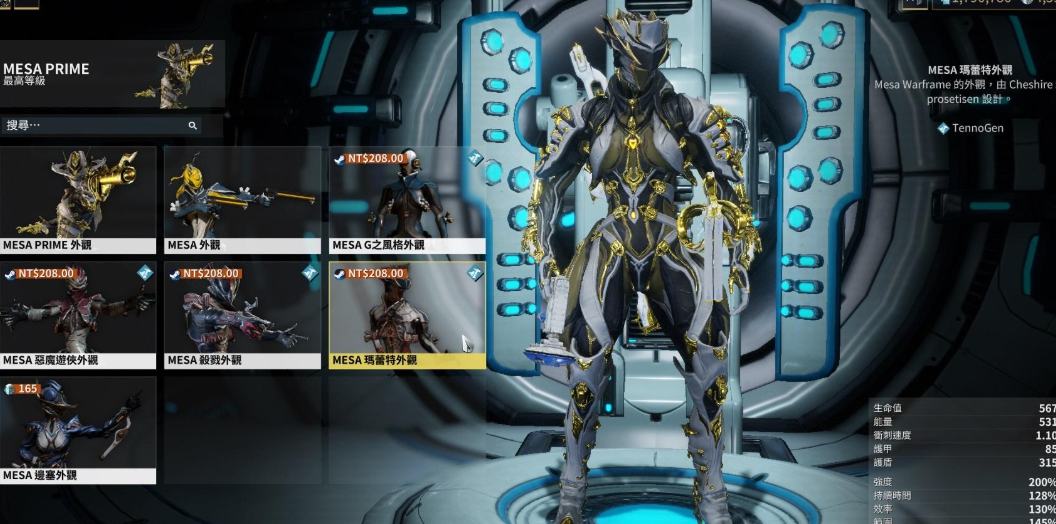Pick the MESA G之風格外觀 skin
Screen dimensions: 1056x524
pyautogui.click(x=407, y=199)
